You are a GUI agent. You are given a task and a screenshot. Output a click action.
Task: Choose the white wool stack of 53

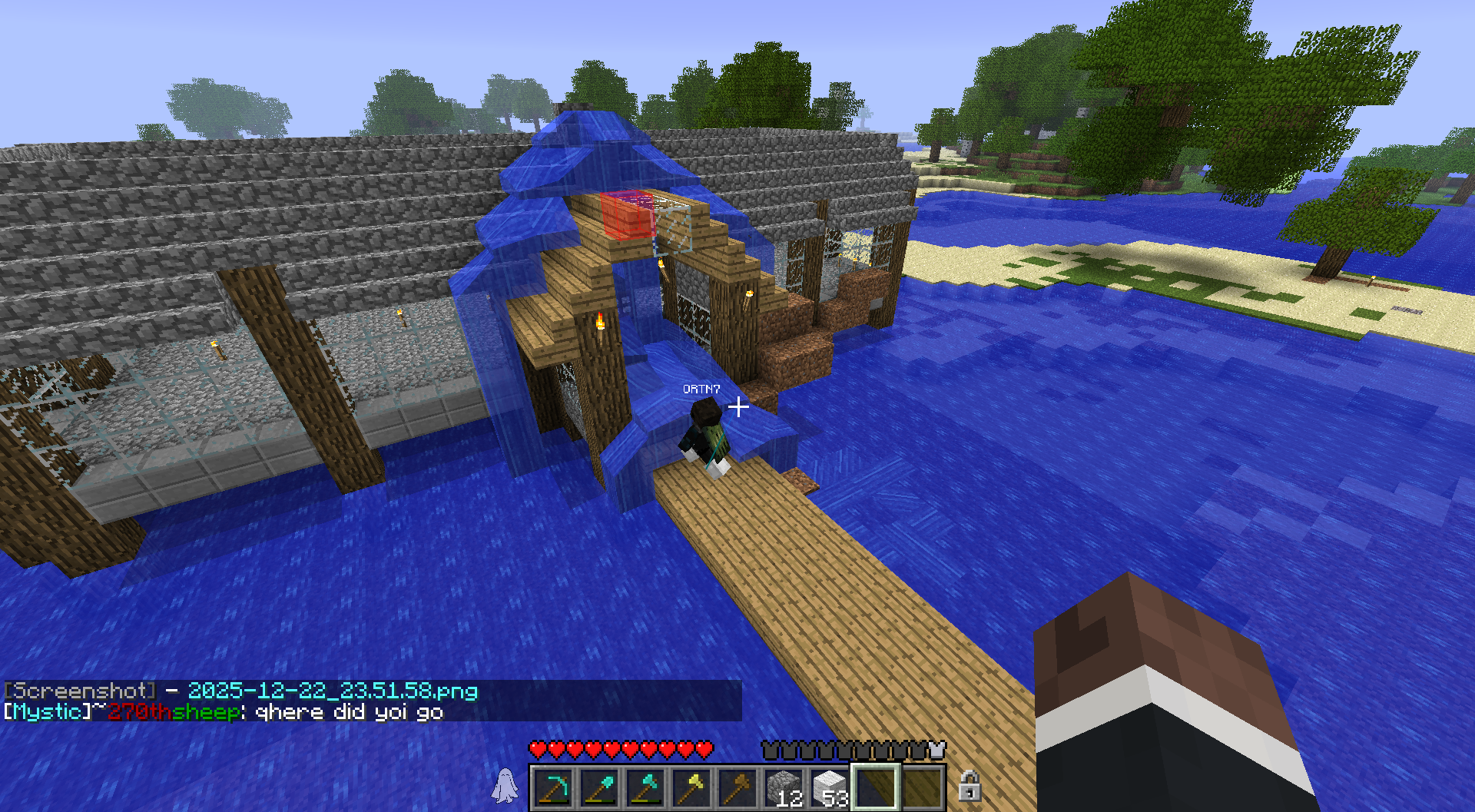click(x=830, y=788)
